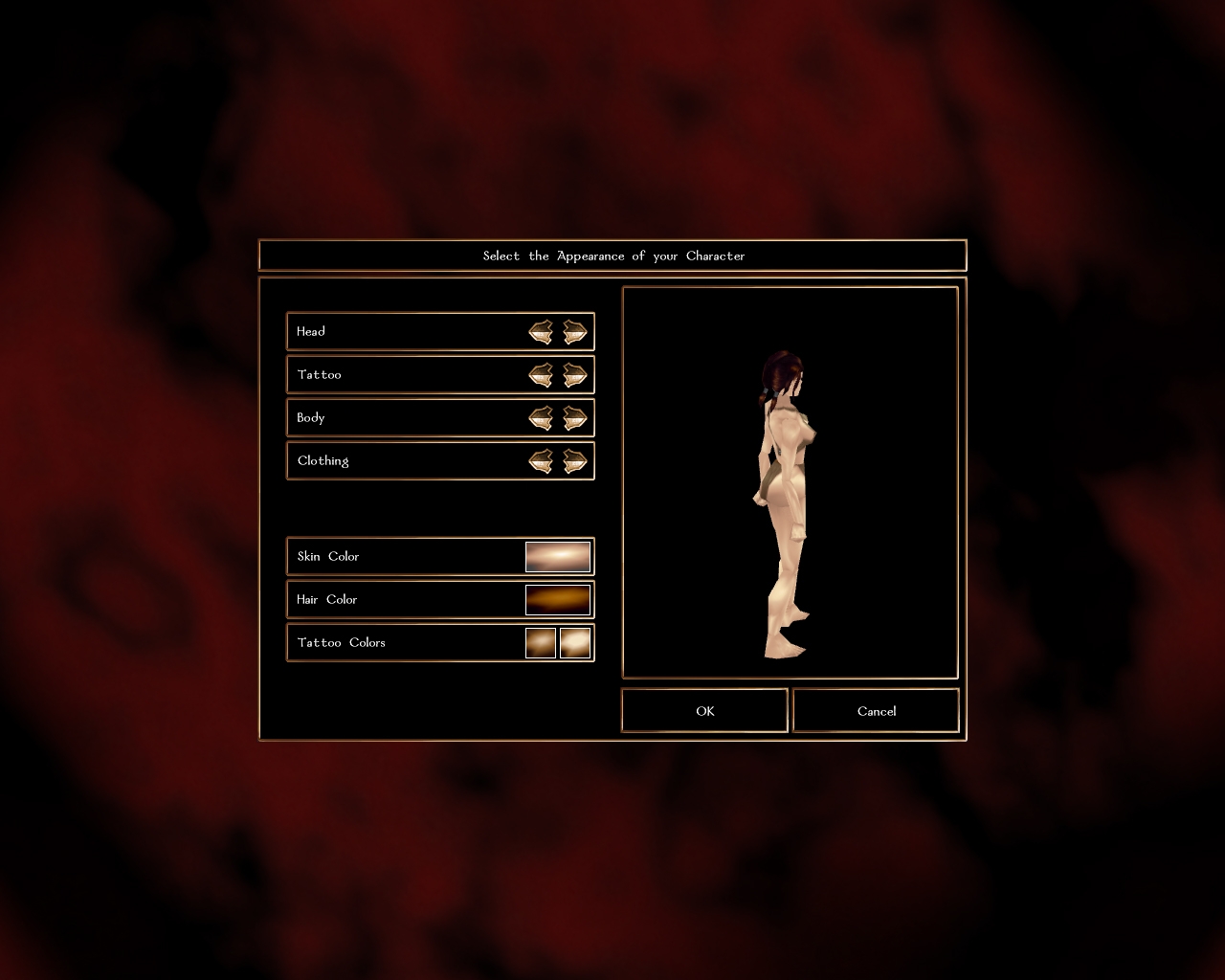1225x980 pixels.
Task: Select the previous Head option
Action: point(541,332)
